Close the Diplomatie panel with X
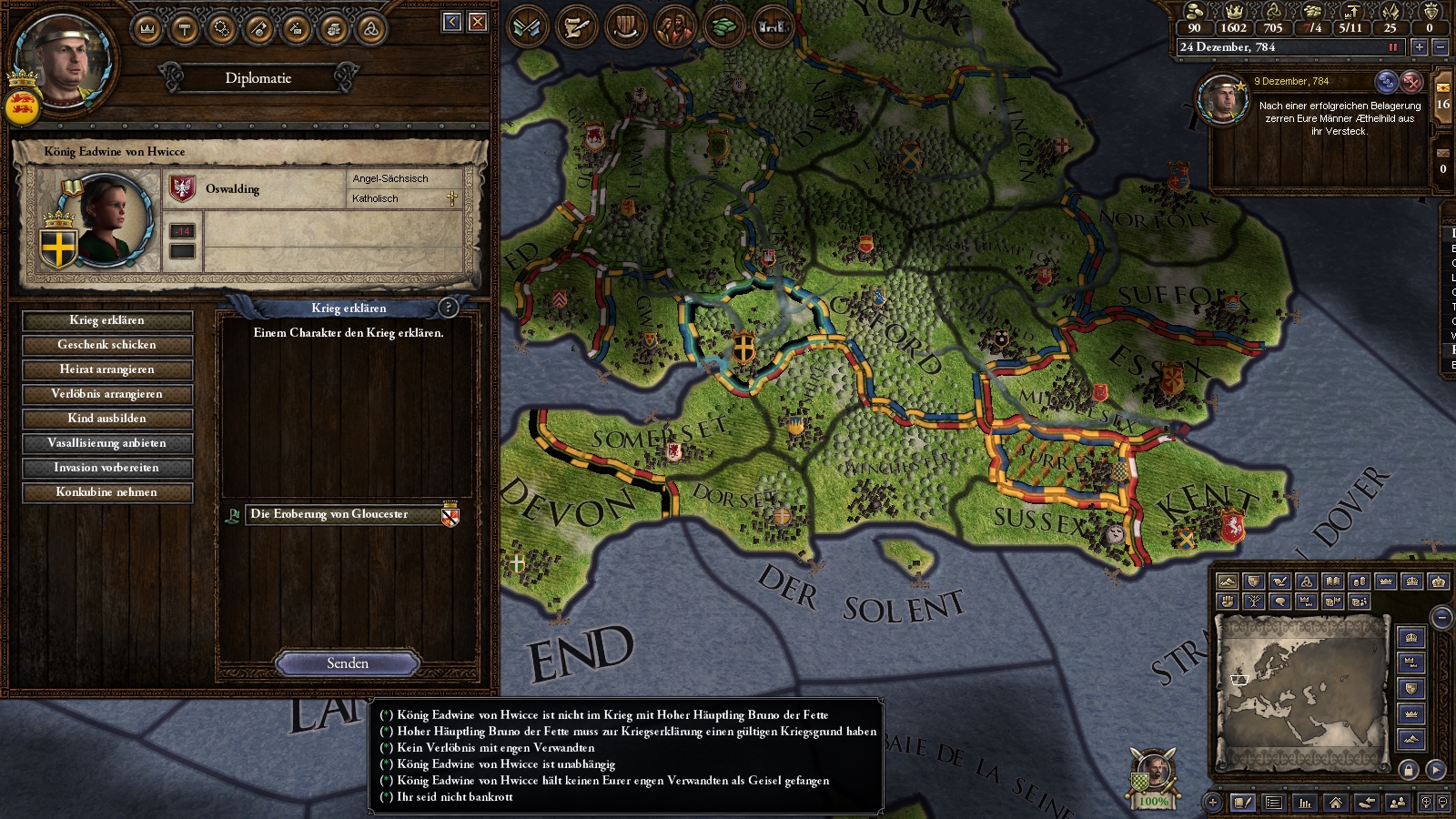This screenshot has height=819, width=1456. click(478, 22)
